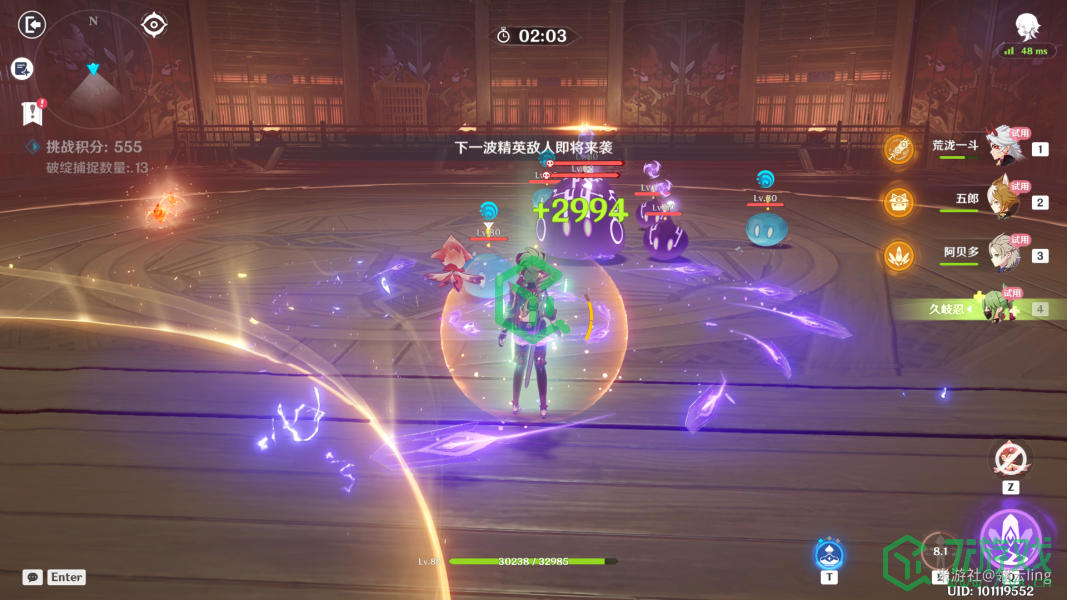Activate the purple elemental burst ability
The image size is (1067, 600).
click(x=1010, y=540)
